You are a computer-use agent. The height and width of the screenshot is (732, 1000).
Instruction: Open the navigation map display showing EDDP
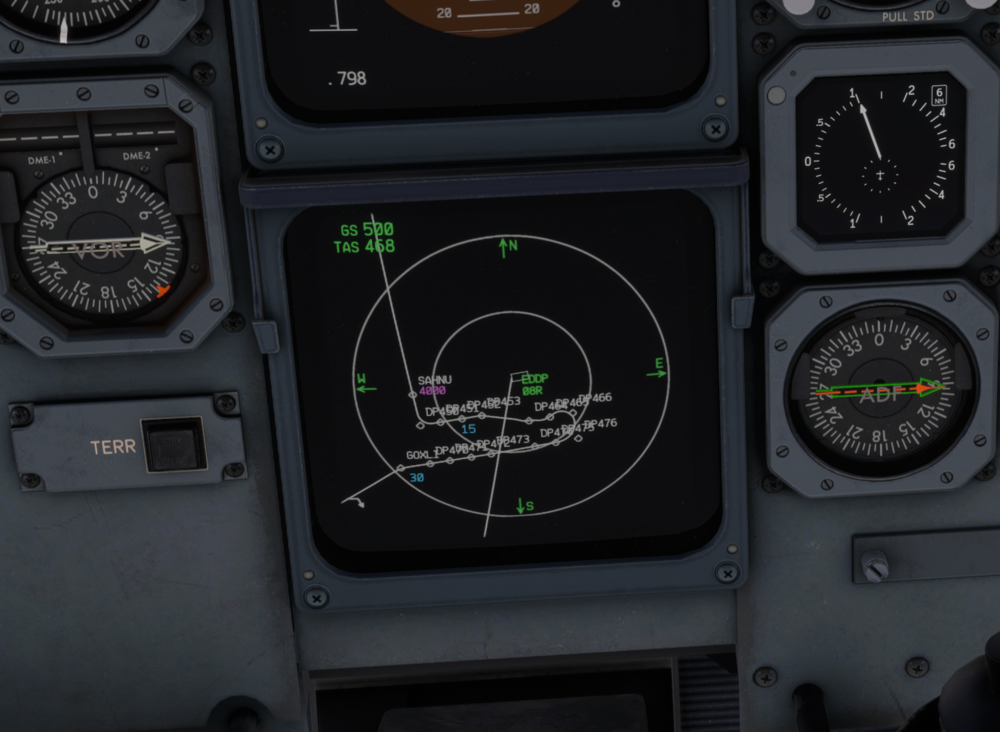click(502, 378)
